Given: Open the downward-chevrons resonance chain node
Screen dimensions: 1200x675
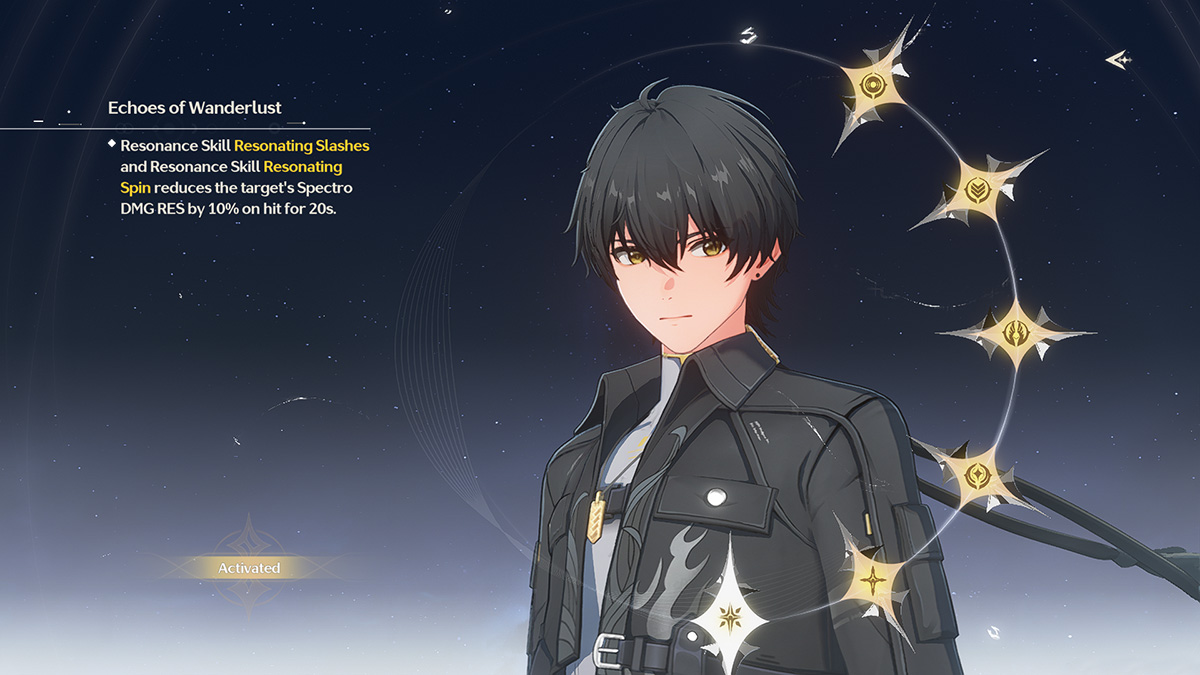Looking at the screenshot, I should pos(978,188).
